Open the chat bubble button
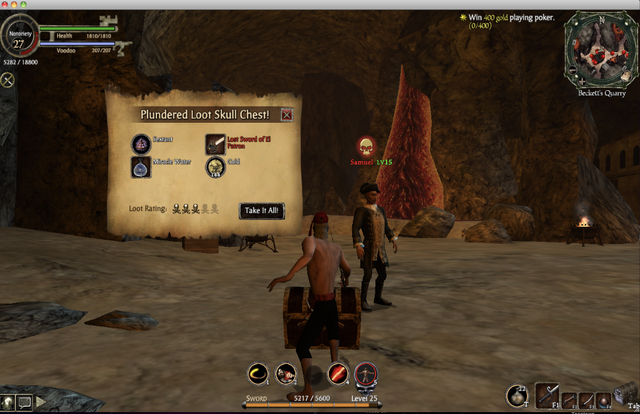 23,402
